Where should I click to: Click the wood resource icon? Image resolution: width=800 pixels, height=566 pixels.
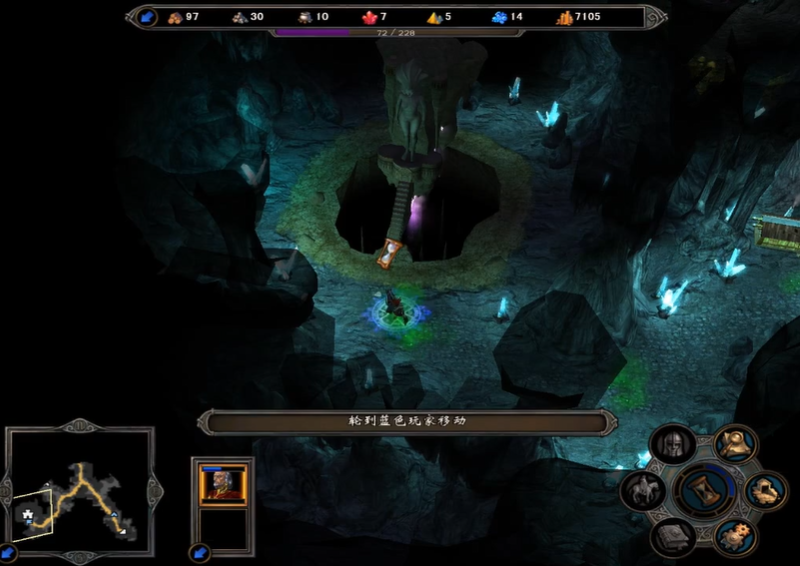(176, 17)
